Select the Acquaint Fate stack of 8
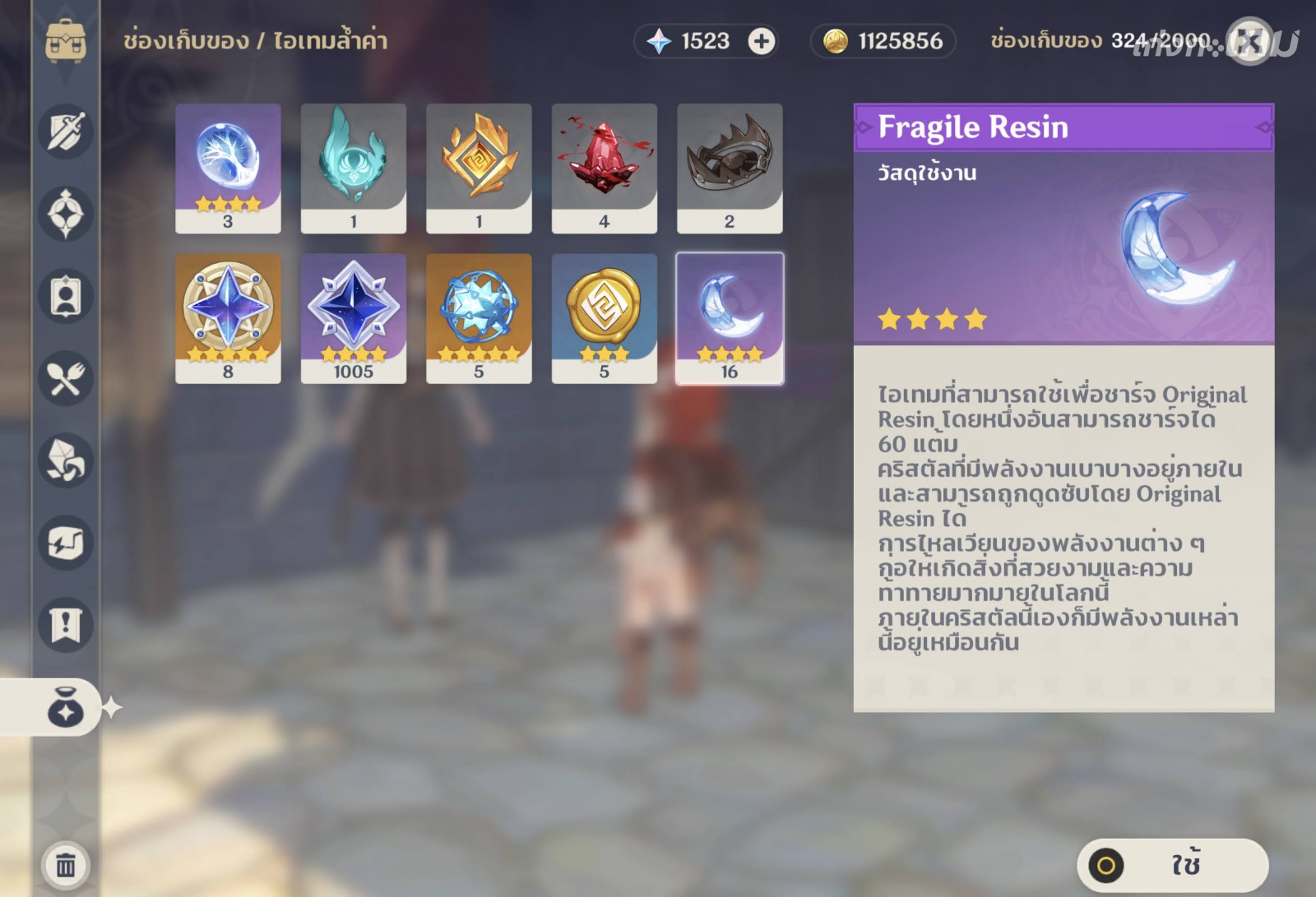The width and height of the screenshot is (1316, 897). tap(228, 317)
